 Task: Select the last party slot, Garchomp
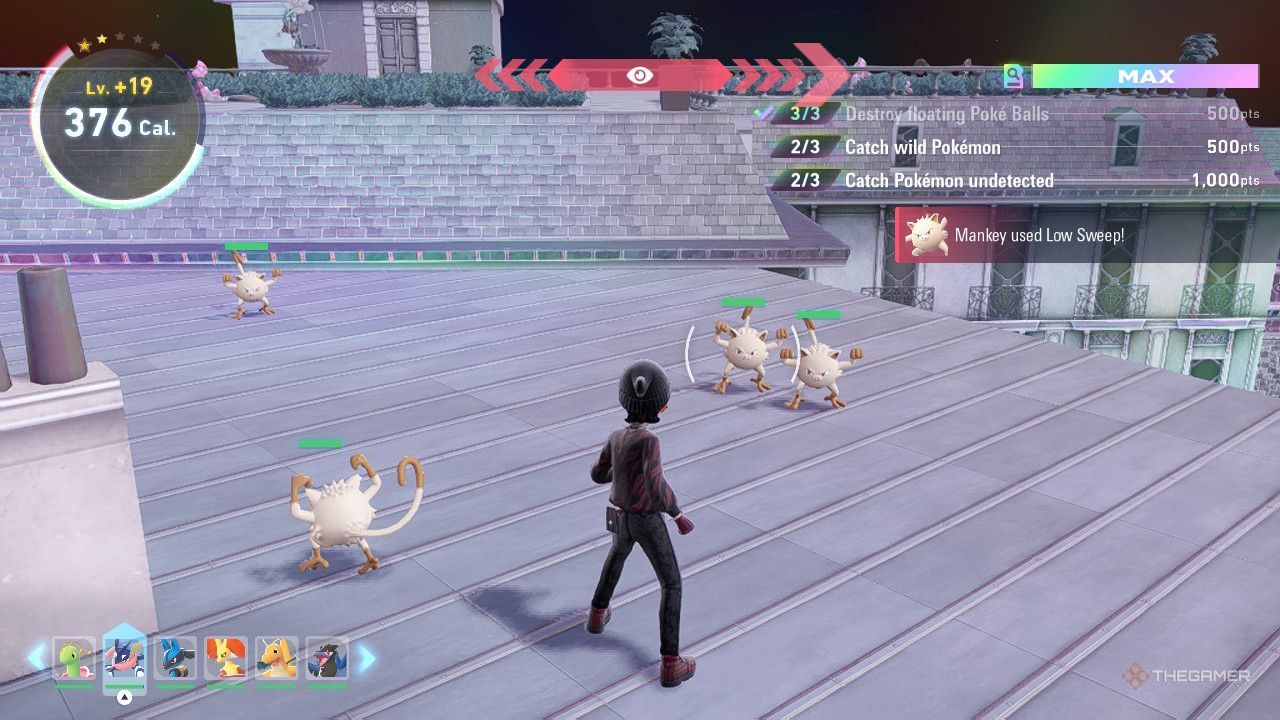327,659
